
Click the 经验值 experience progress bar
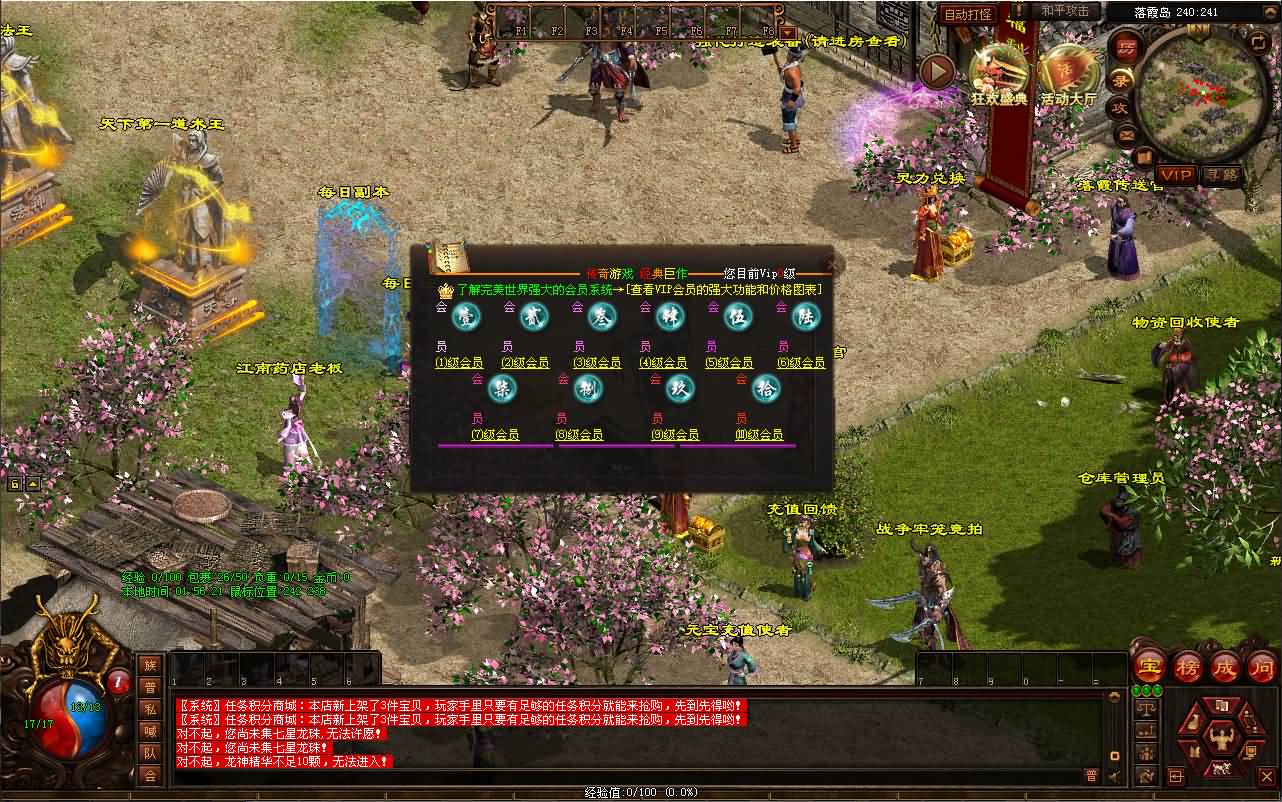640,793
